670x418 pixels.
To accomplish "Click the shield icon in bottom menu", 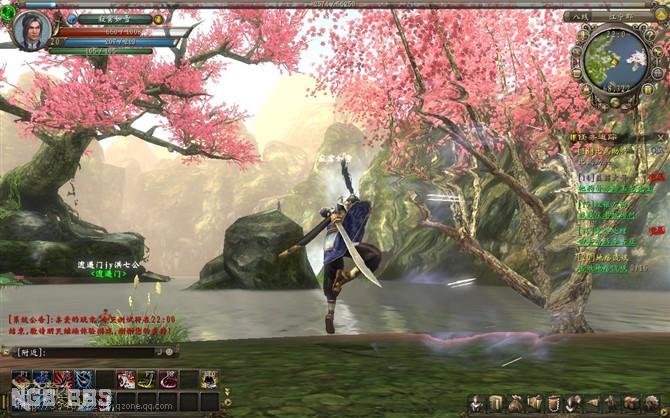I will click(x=553, y=402).
